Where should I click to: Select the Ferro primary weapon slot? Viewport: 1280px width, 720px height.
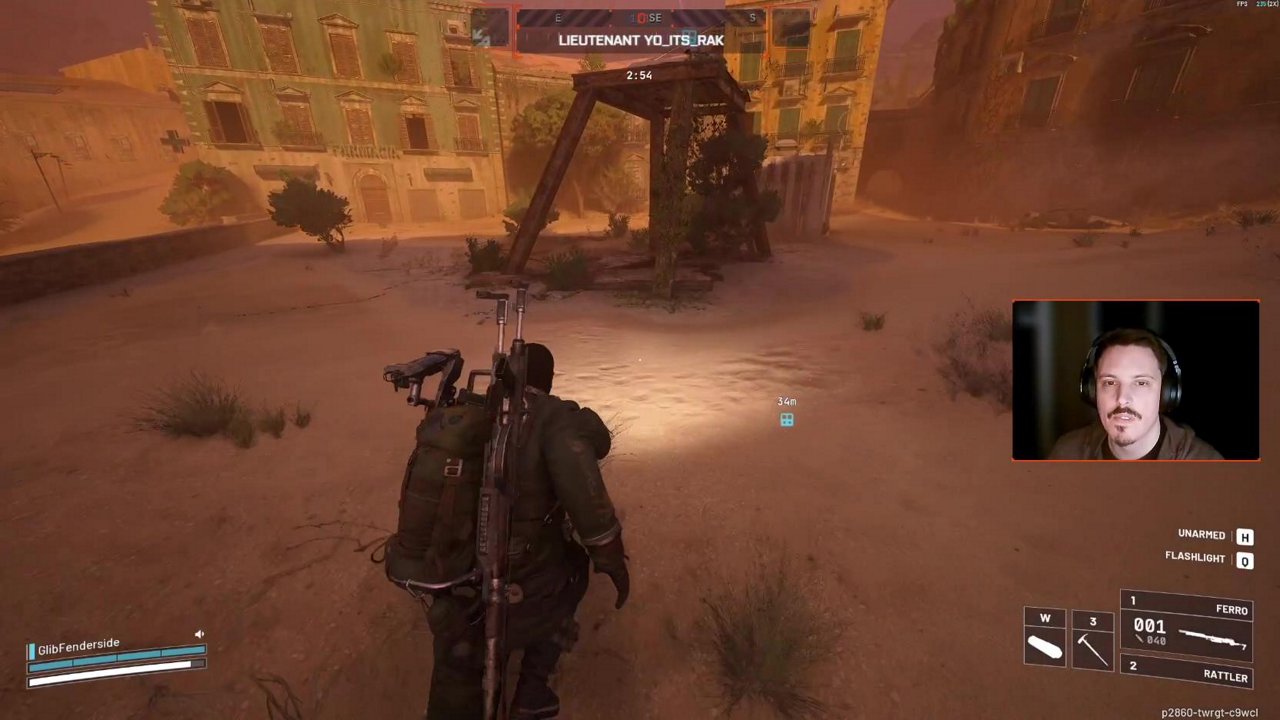point(1187,627)
